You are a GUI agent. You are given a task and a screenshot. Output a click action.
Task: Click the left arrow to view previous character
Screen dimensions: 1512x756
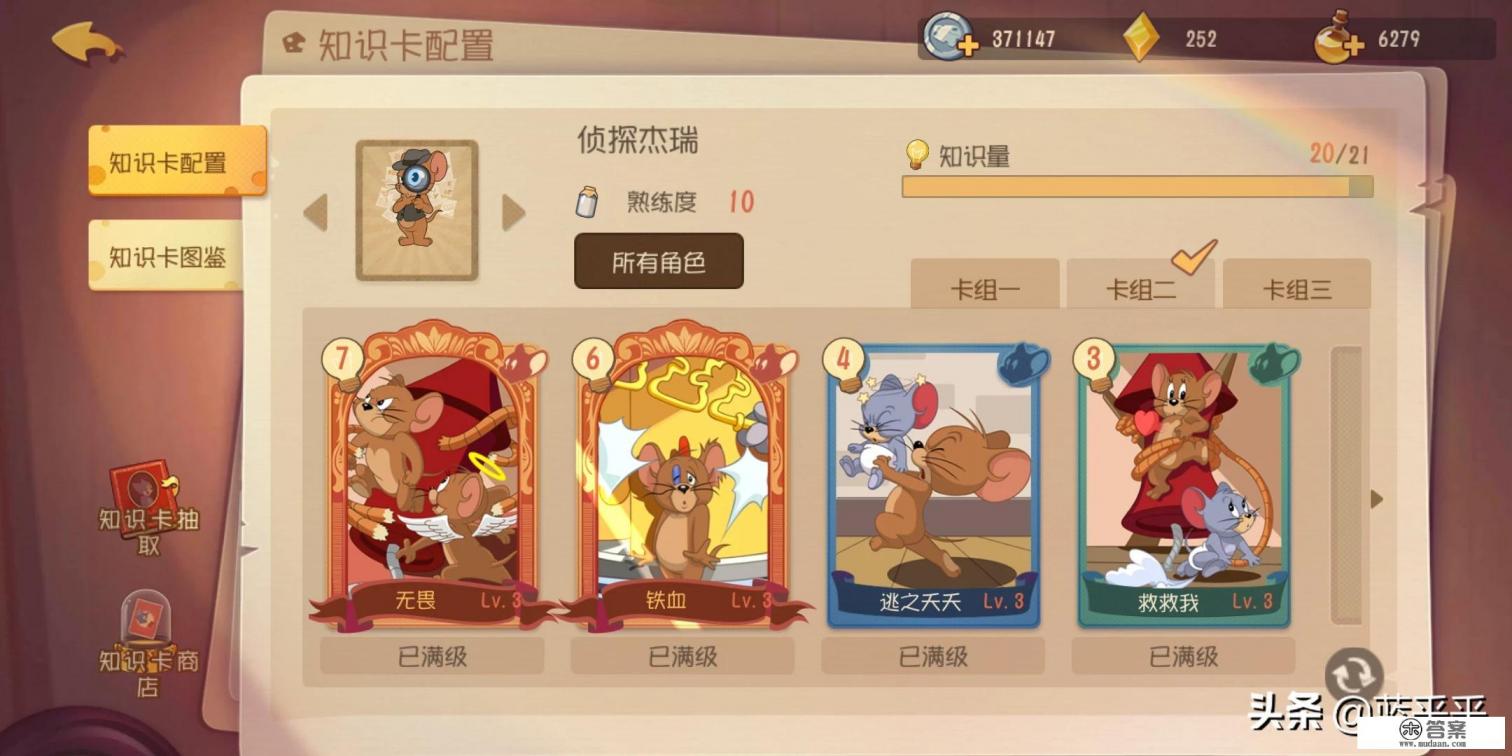315,212
